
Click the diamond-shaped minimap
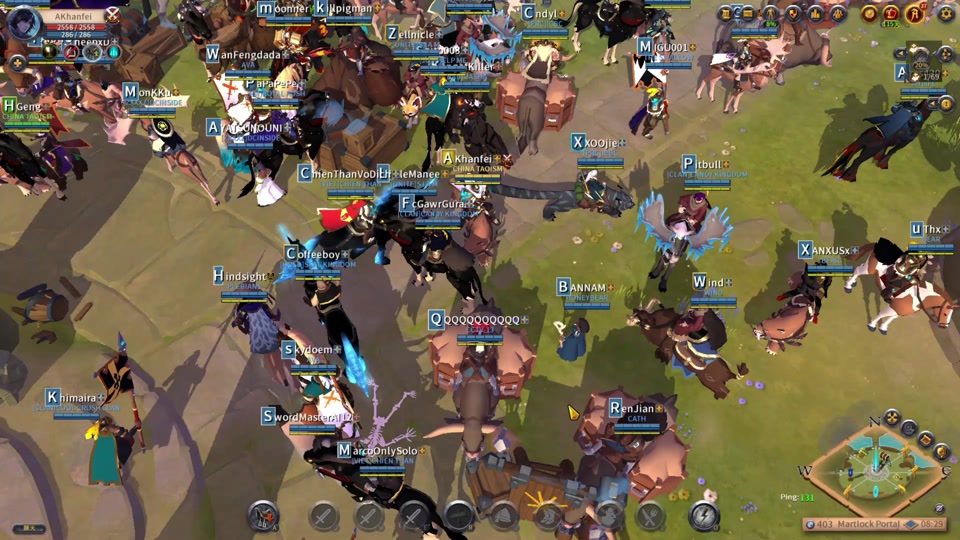(x=875, y=468)
